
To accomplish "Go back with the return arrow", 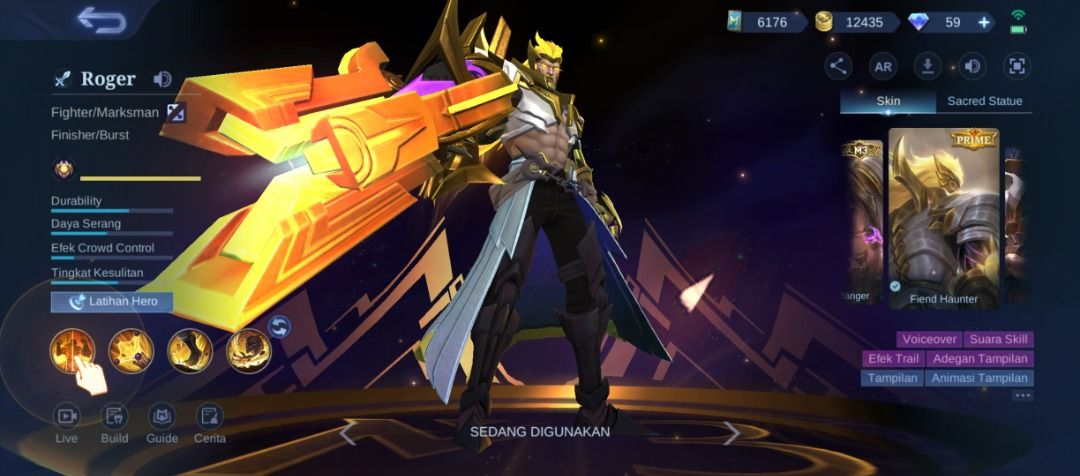I will tap(100, 20).
